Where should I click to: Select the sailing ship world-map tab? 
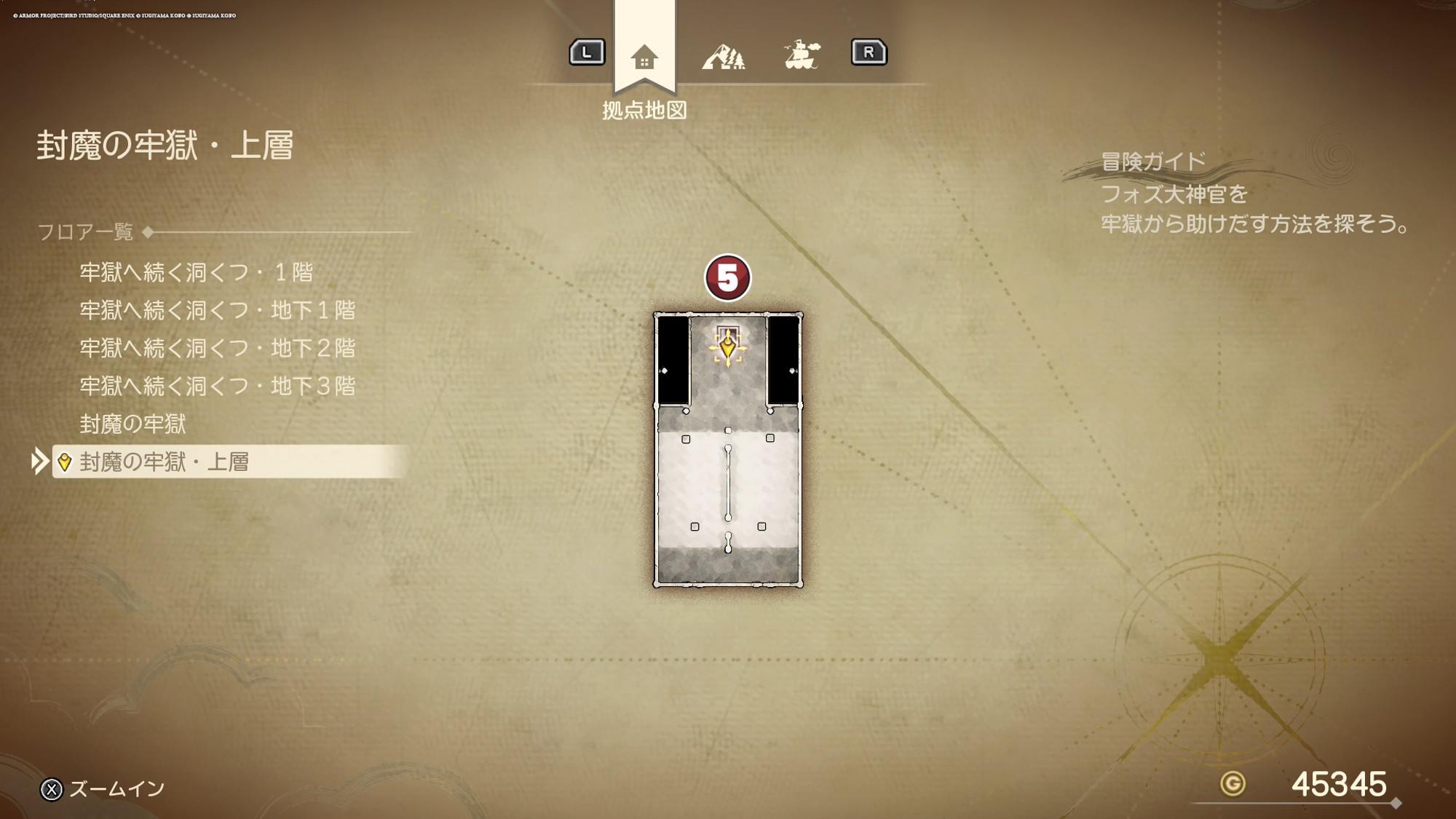point(802,55)
